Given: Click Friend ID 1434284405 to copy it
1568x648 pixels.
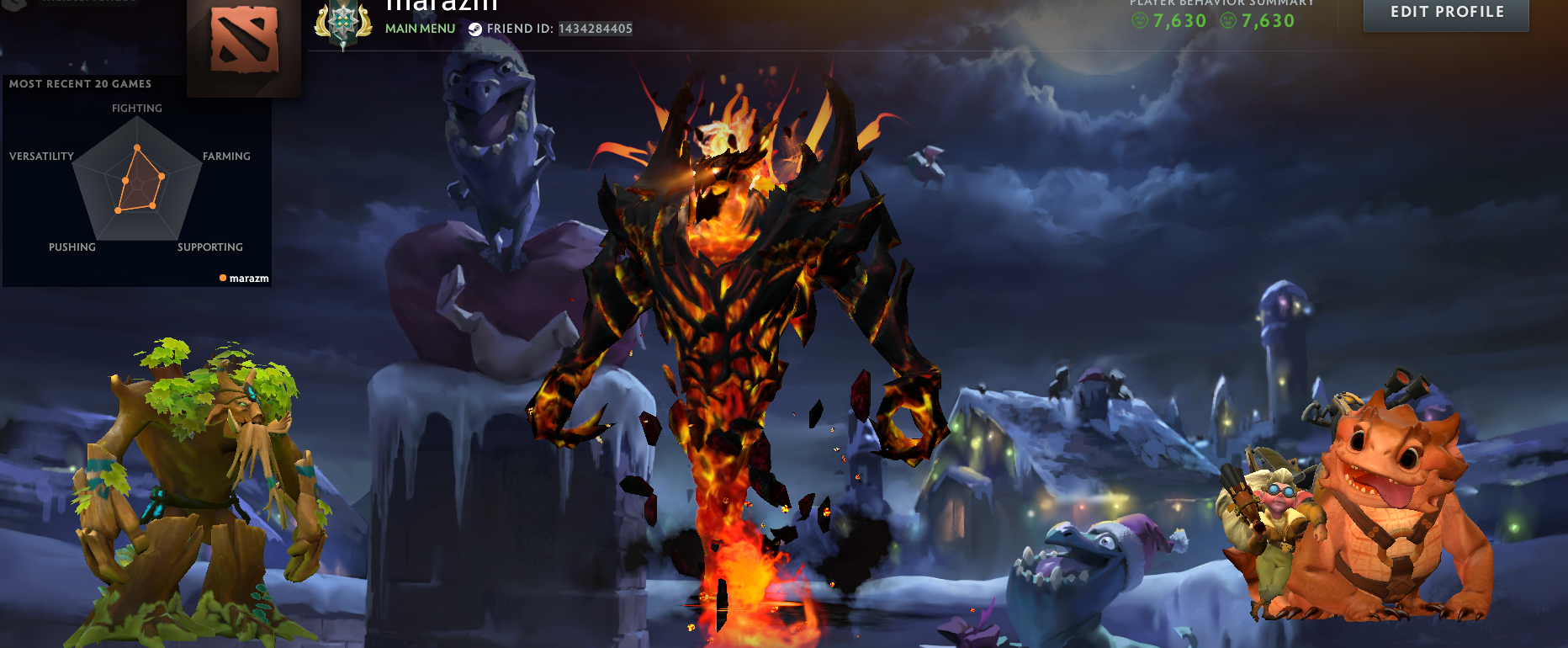Looking at the screenshot, I should point(593,28).
